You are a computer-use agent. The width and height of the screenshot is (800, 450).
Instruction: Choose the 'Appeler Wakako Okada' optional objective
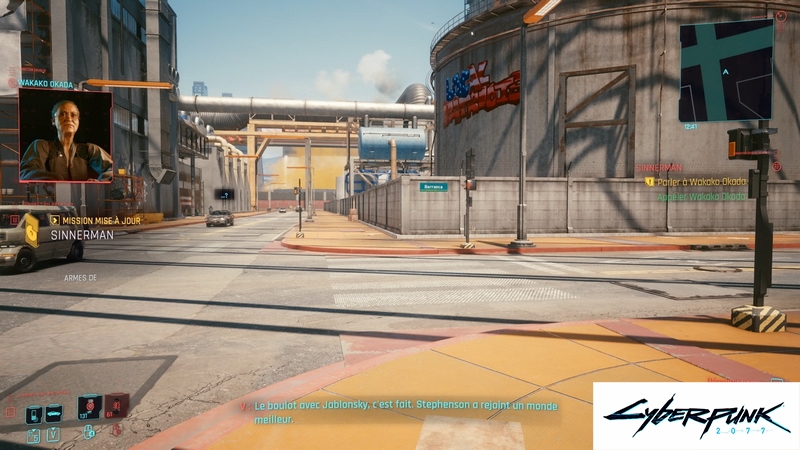click(x=702, y=197)
